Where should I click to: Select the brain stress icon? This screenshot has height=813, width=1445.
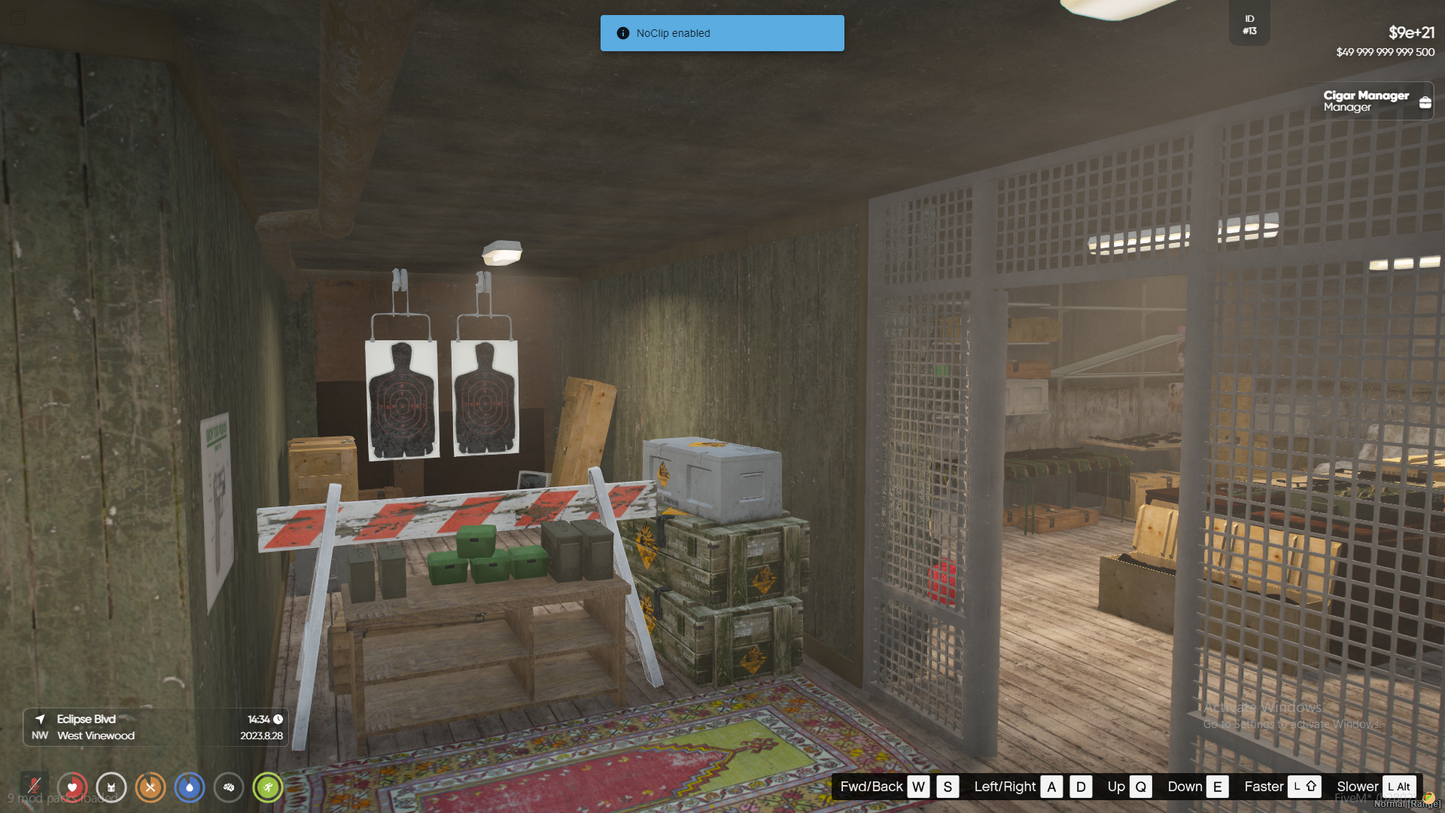pos(229,788)
